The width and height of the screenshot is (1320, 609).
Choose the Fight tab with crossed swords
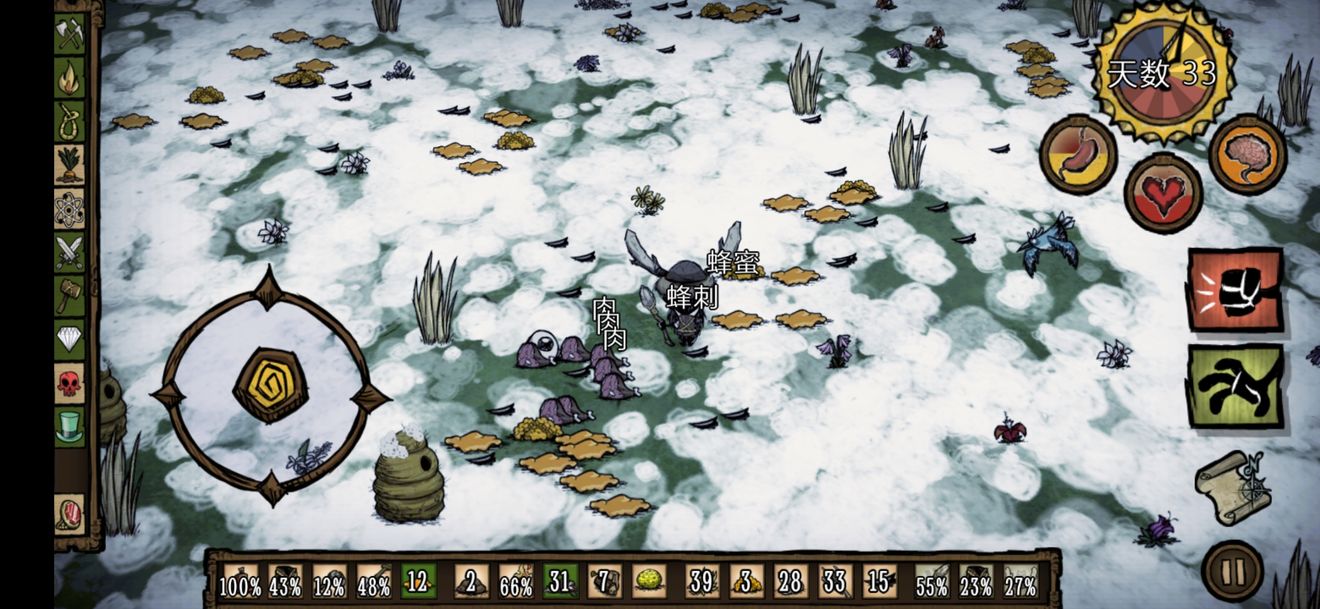tap(69, 252)
